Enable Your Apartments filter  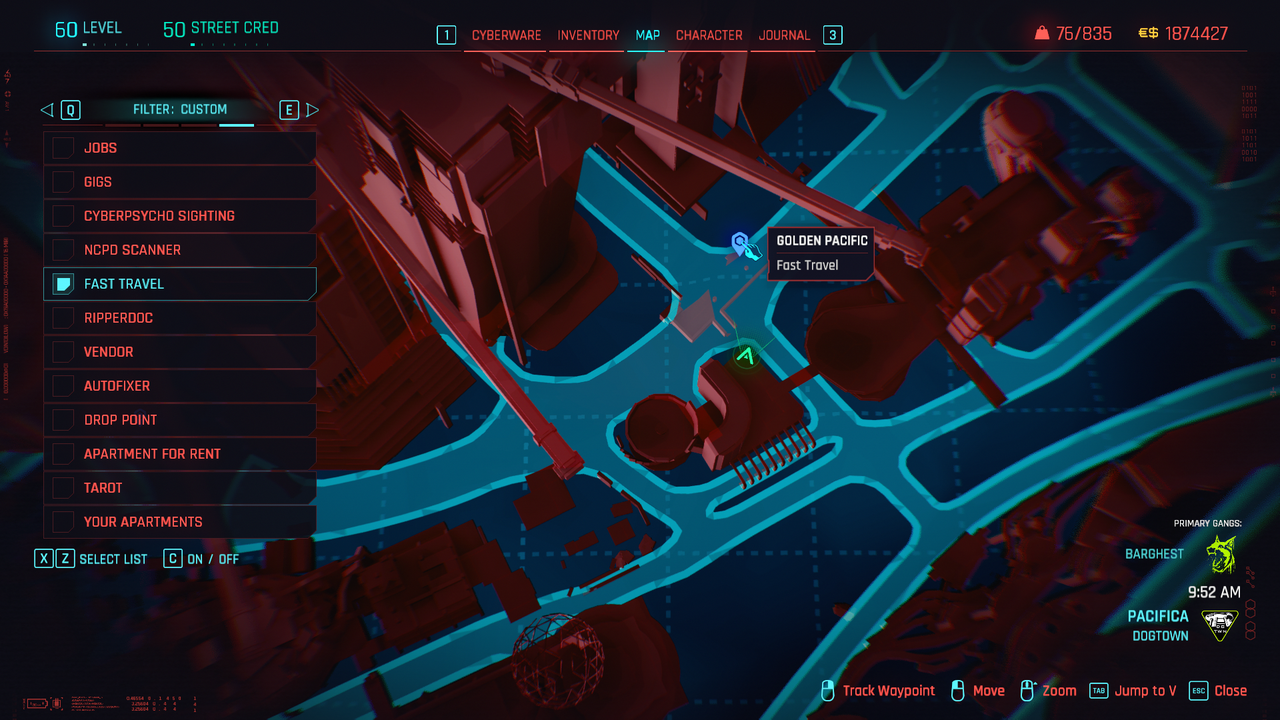64,522
